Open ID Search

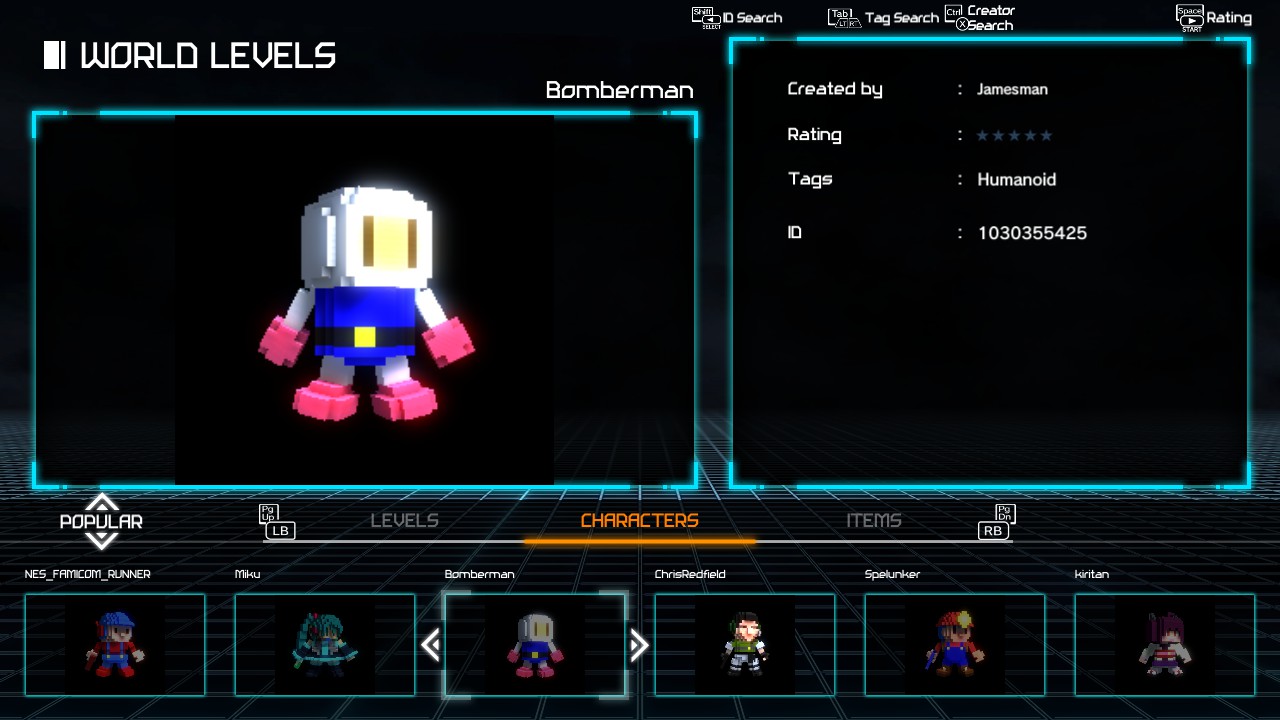(738, 18)
